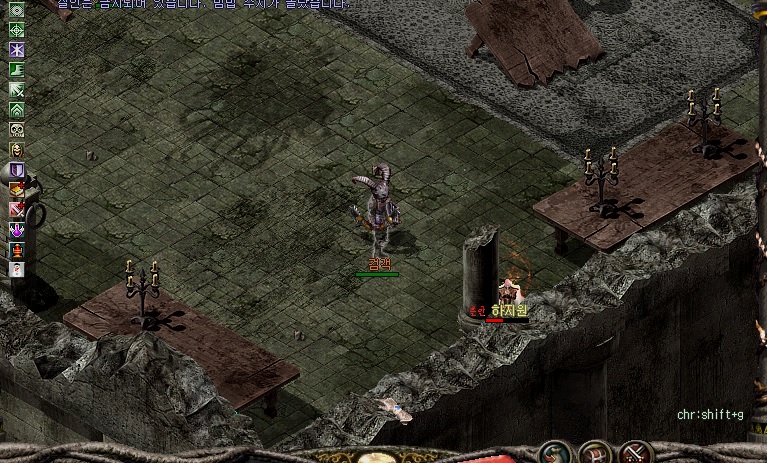Click the round button left of the chest
This screenshot has width=767, height=463.
[x=553, y=456]
